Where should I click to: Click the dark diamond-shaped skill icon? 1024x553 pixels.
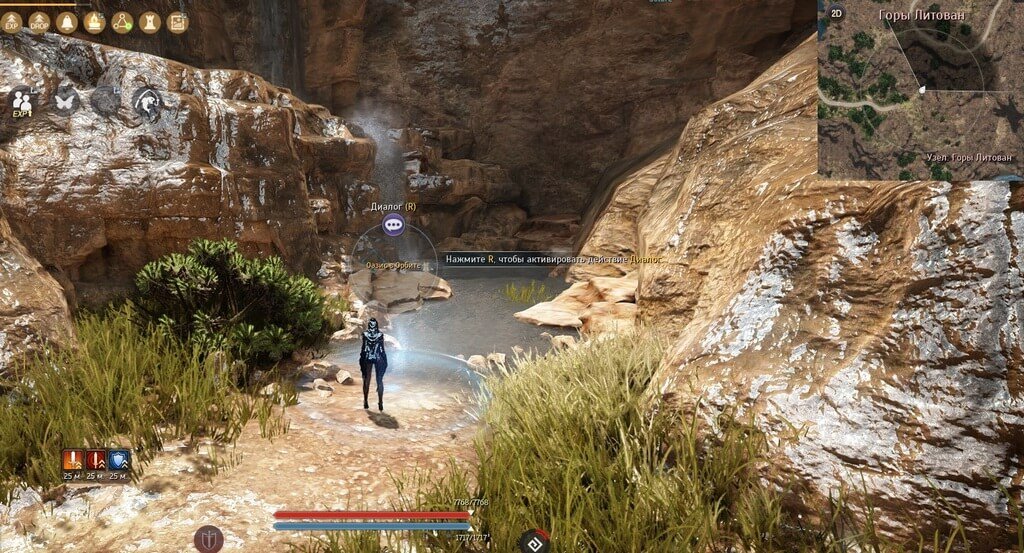pyautogui.click(x=534, y=542)
